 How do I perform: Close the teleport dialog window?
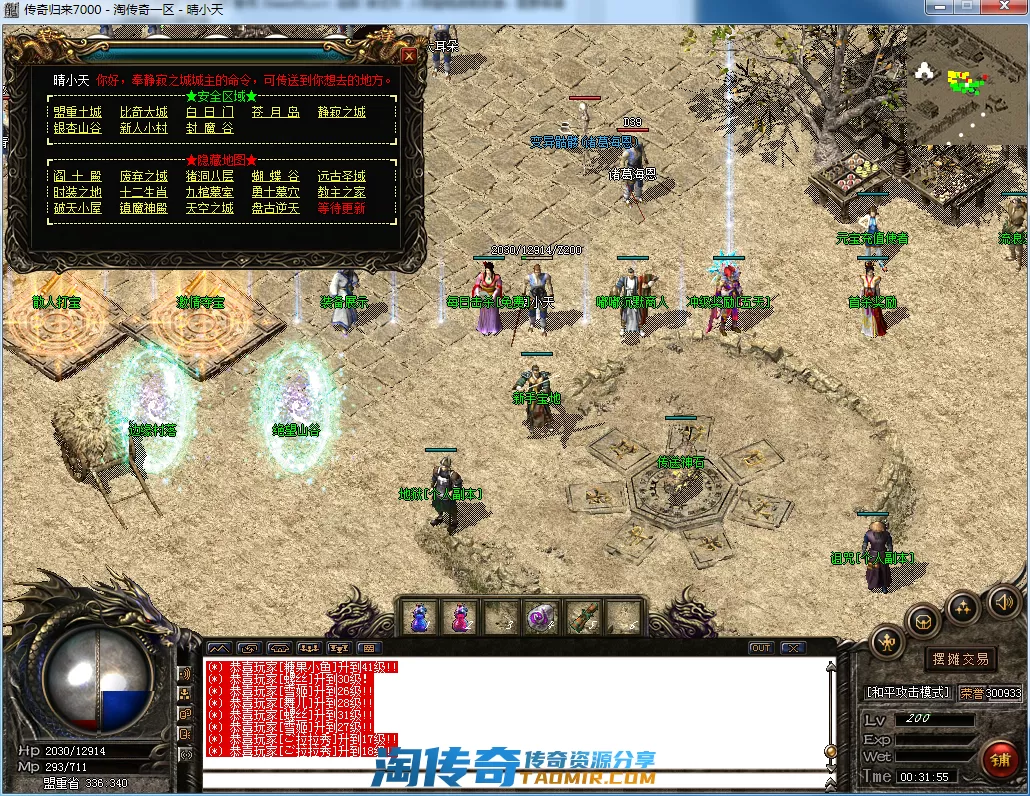[x=407, y=56]
